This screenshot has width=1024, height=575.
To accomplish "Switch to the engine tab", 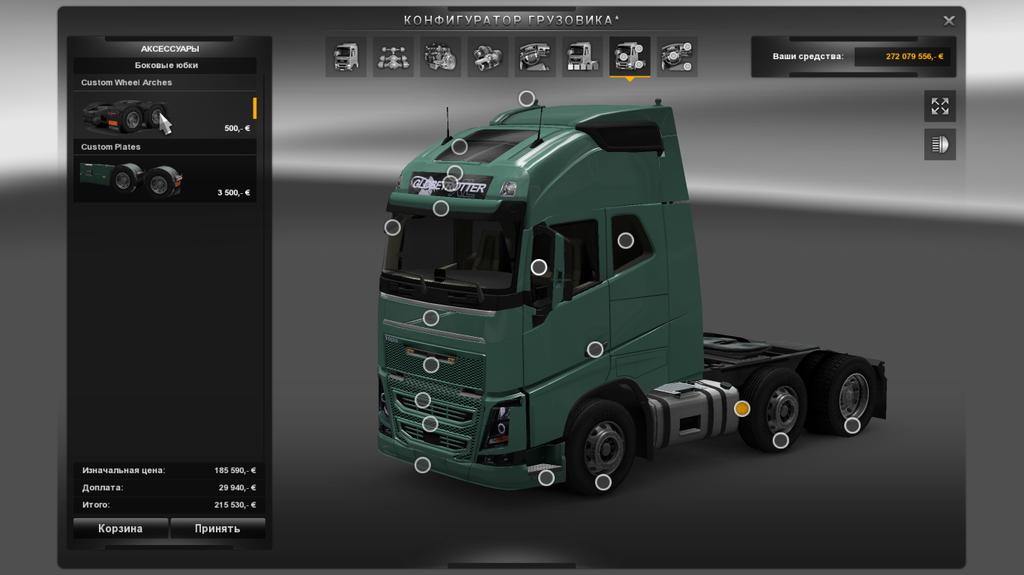I will [x=440, y=57].
